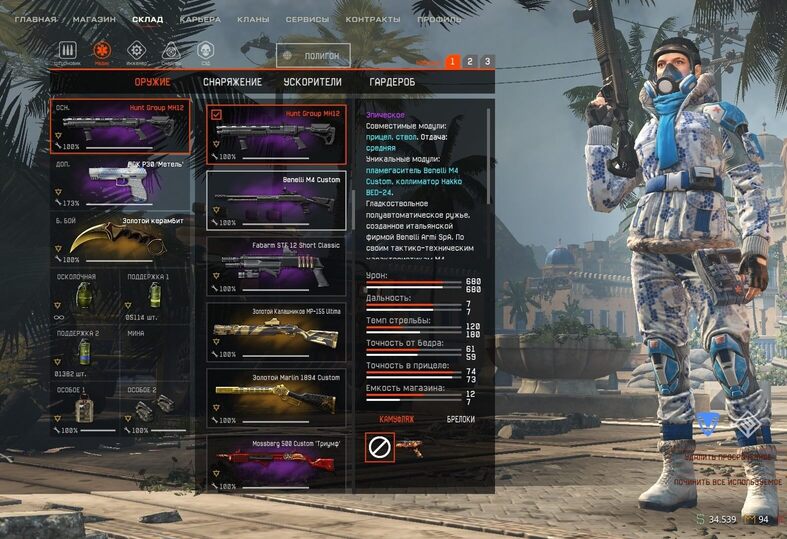Image resolution: width=787 pixels, height=539 pixels.
Task: Select loadout preset number 2
Action: [470, 62]
